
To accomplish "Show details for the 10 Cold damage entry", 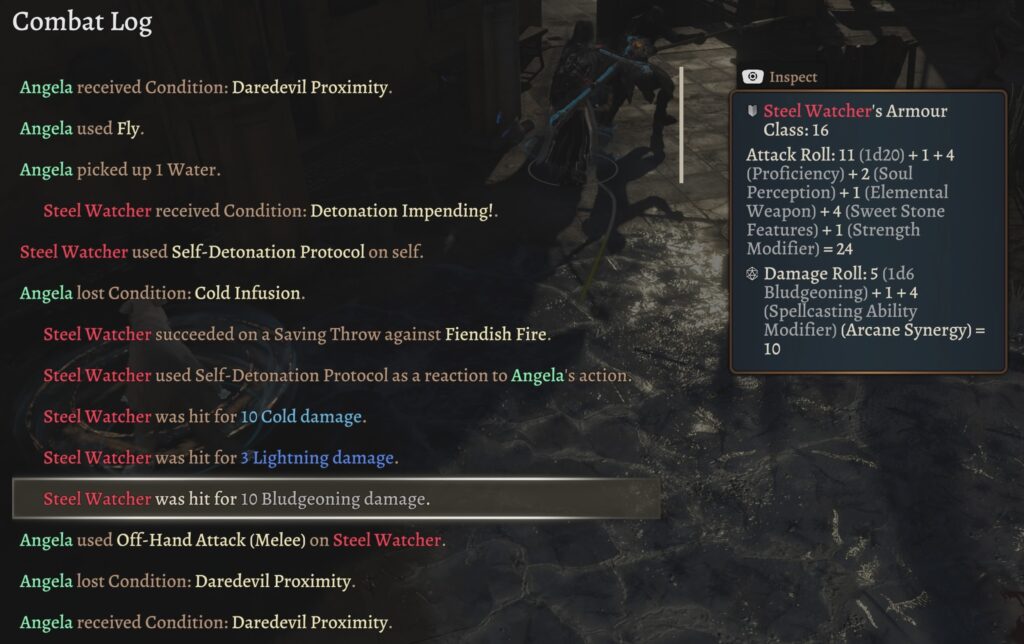I will point(204,416).
